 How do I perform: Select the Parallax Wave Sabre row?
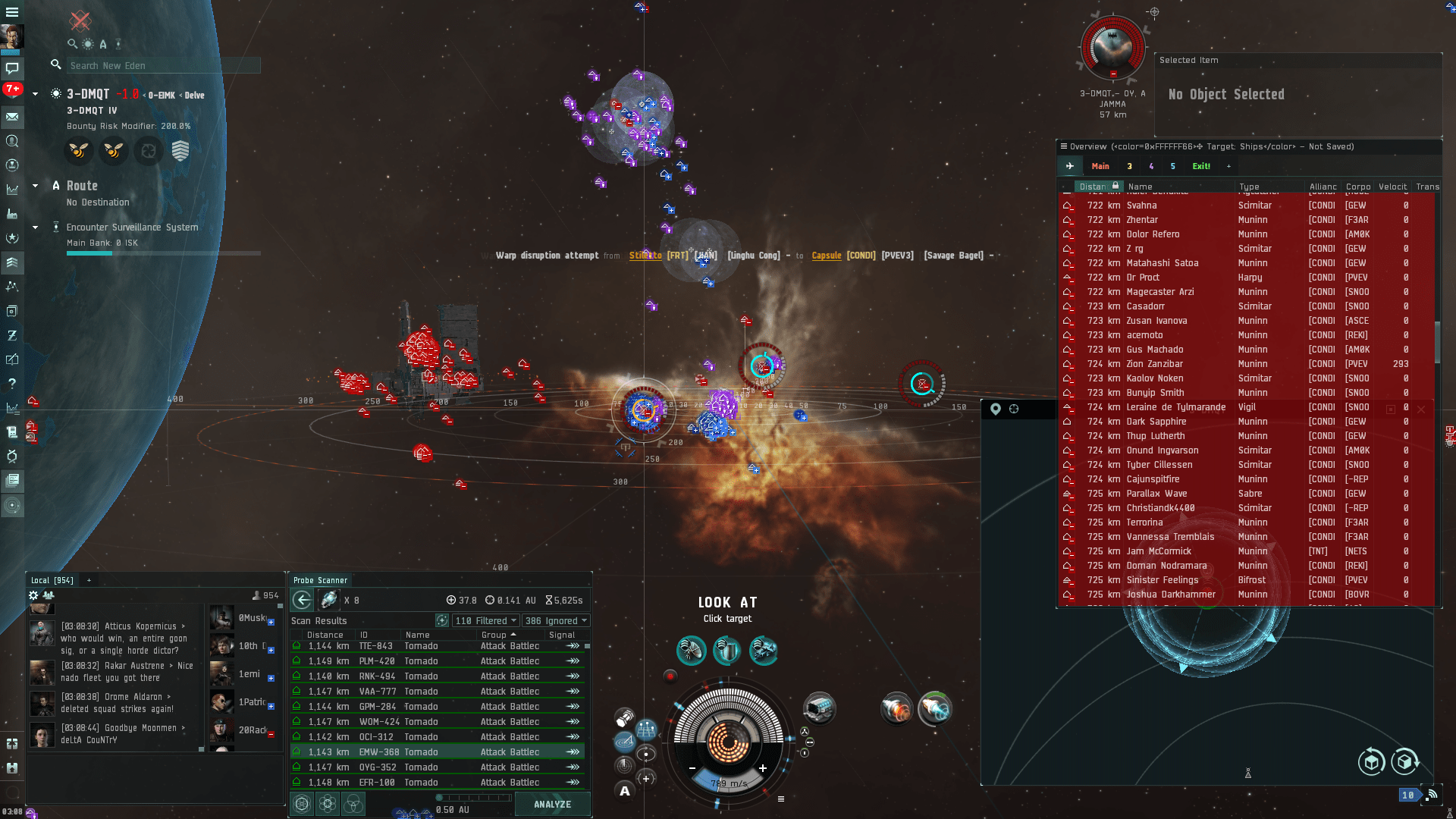tap(1175, 494)
